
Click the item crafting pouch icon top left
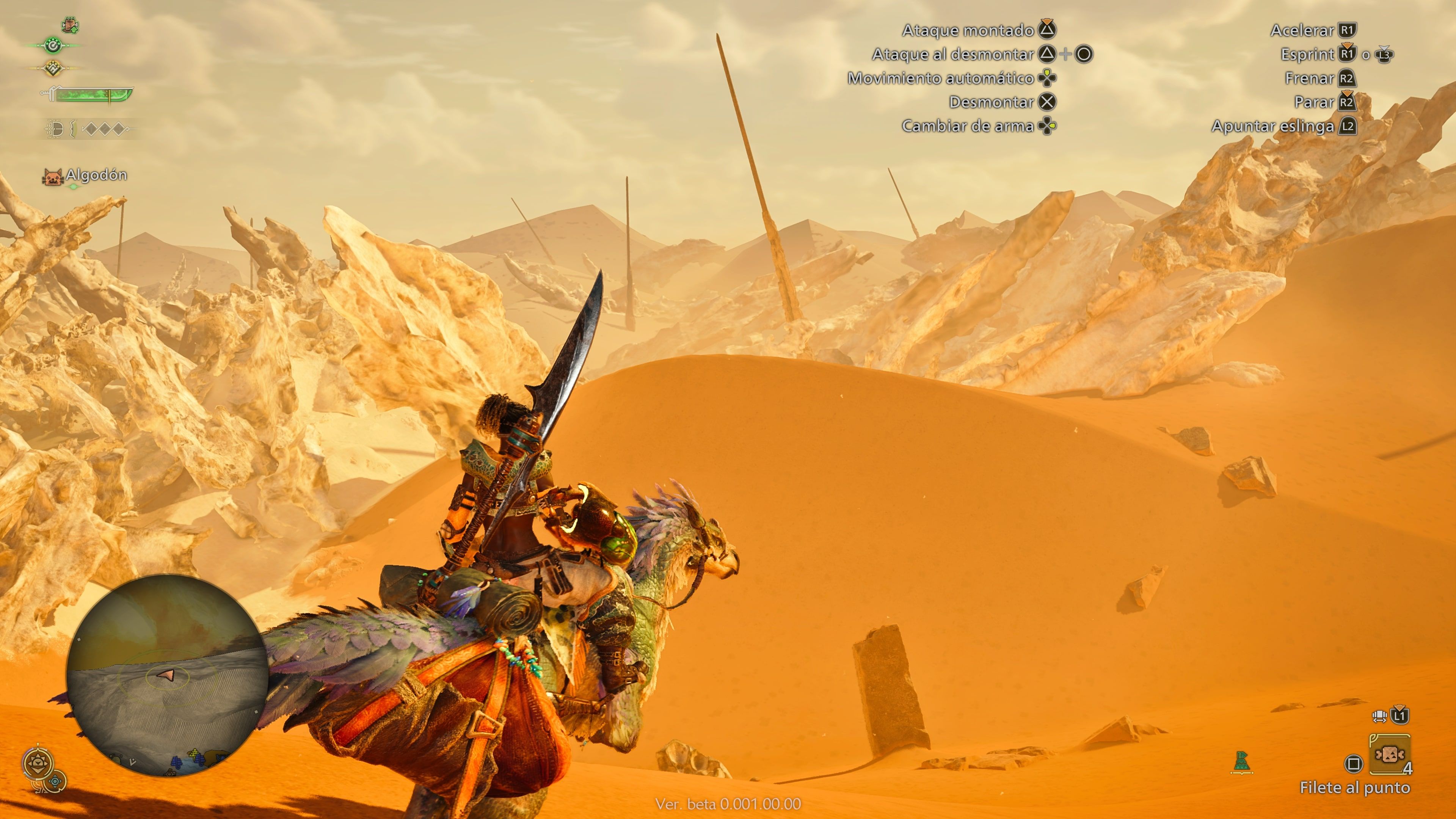click(x=69, y=25)
